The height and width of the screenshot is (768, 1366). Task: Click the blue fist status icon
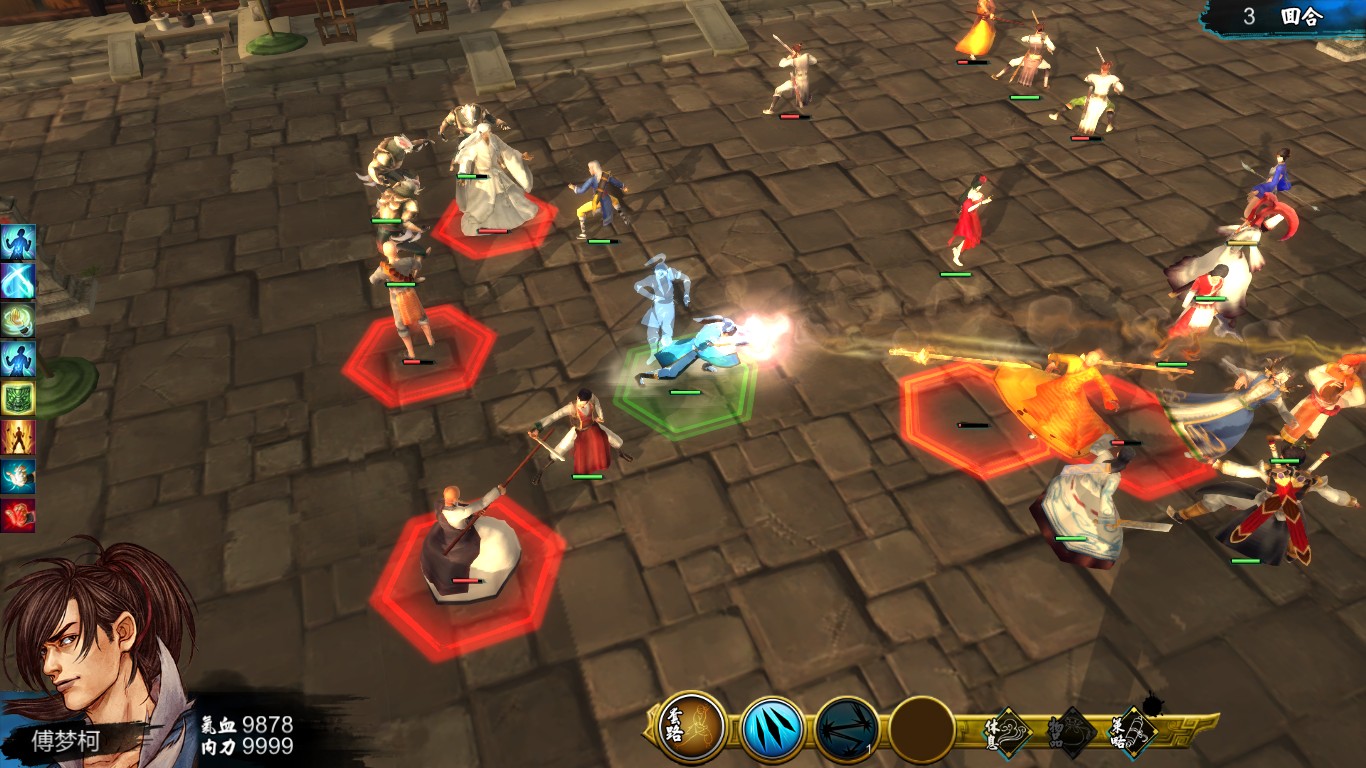coord(18,476)
